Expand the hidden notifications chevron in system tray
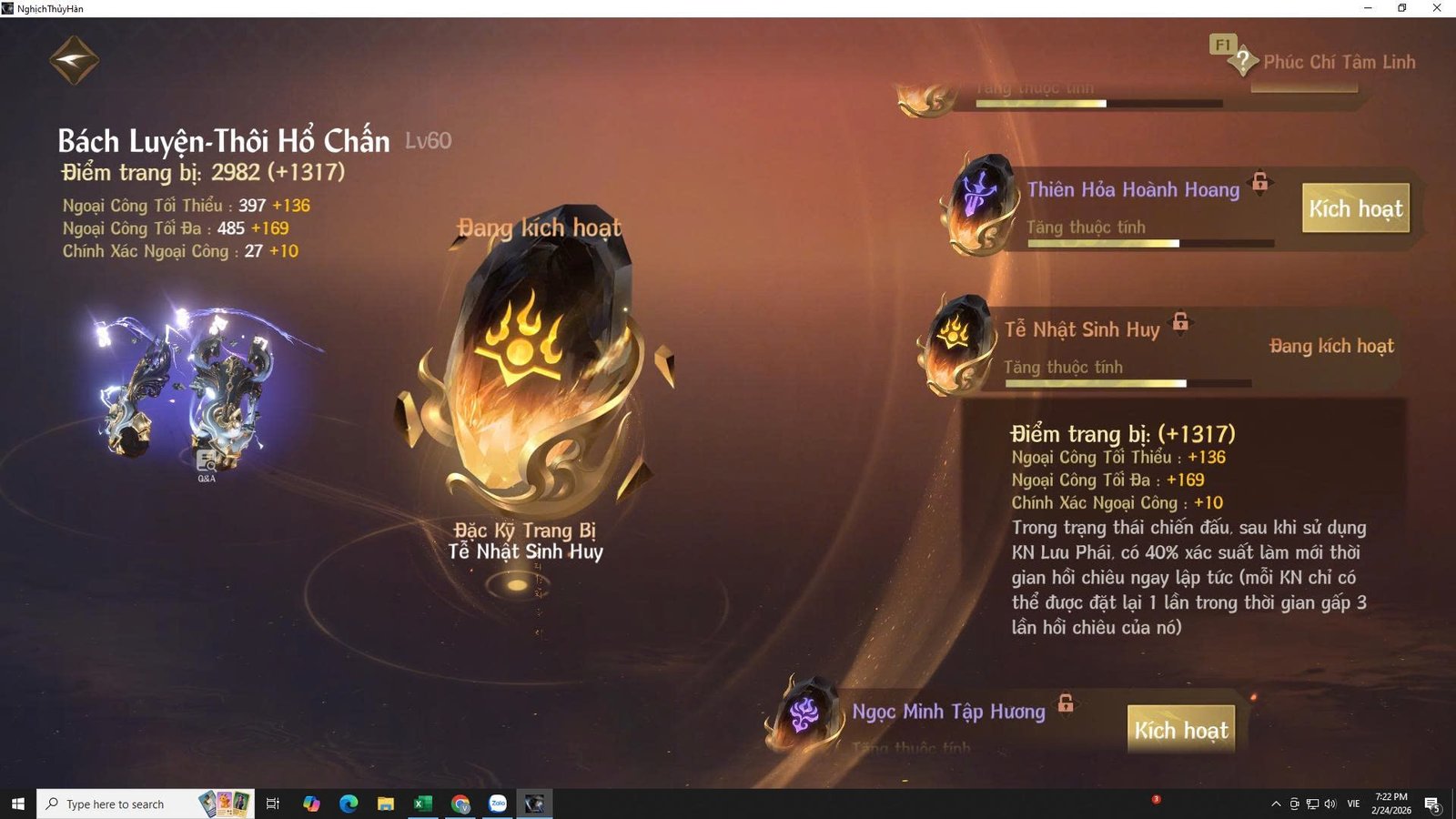 1276,804
